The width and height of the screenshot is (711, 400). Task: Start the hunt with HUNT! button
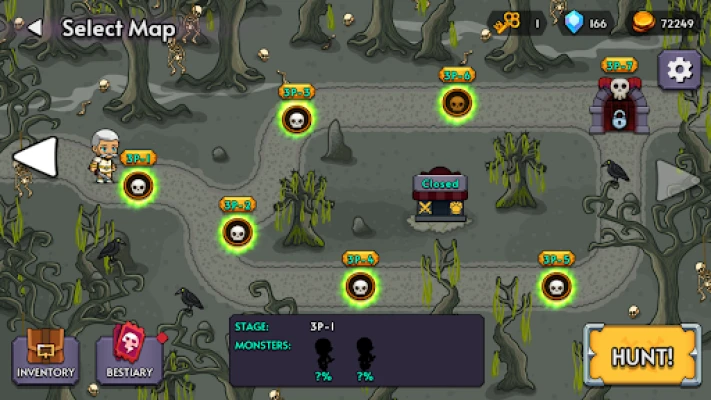pos(643,355)
